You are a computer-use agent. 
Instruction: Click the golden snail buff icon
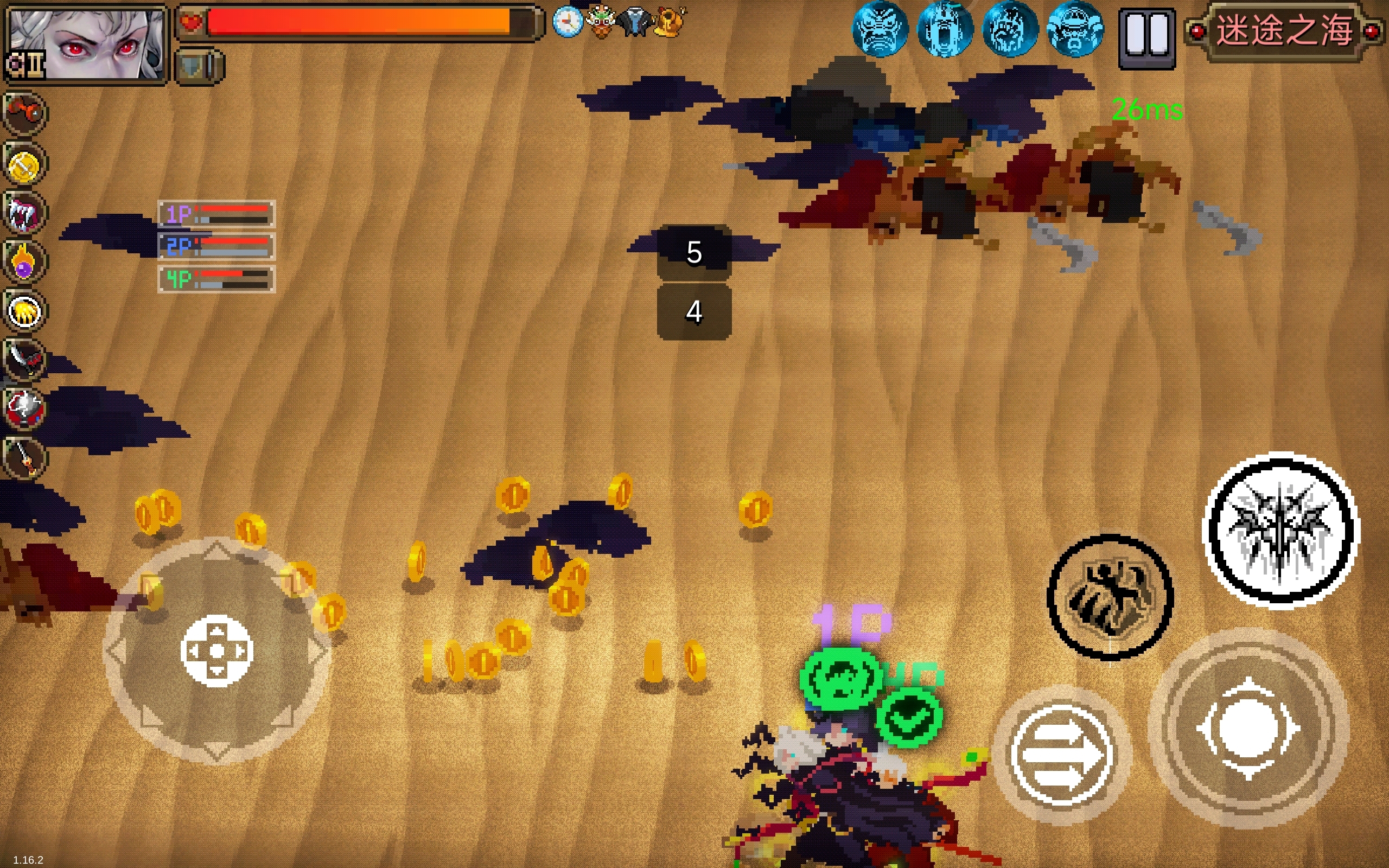[x=670, y=22]
